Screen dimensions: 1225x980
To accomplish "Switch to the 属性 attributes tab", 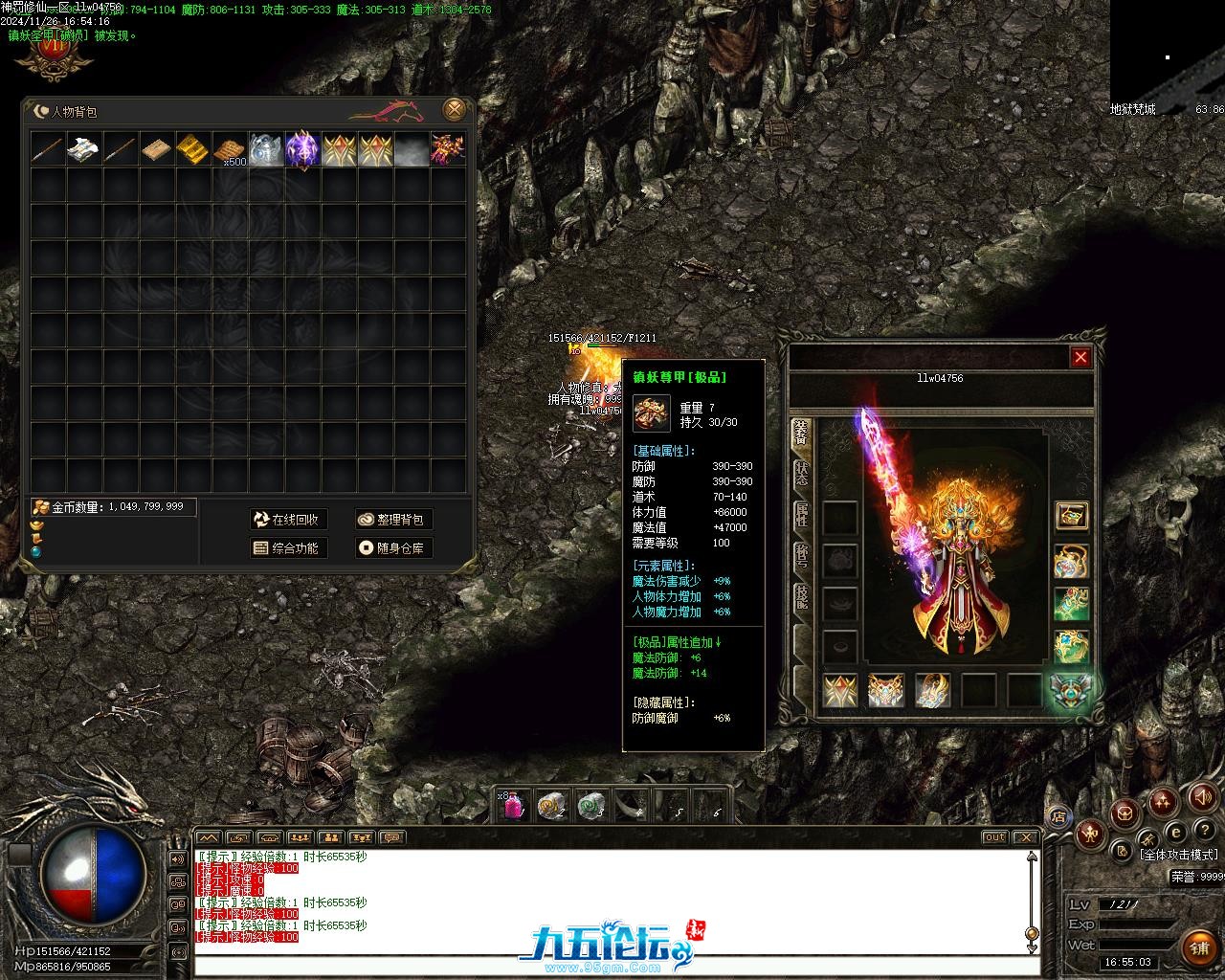I will tap(801, 514).
